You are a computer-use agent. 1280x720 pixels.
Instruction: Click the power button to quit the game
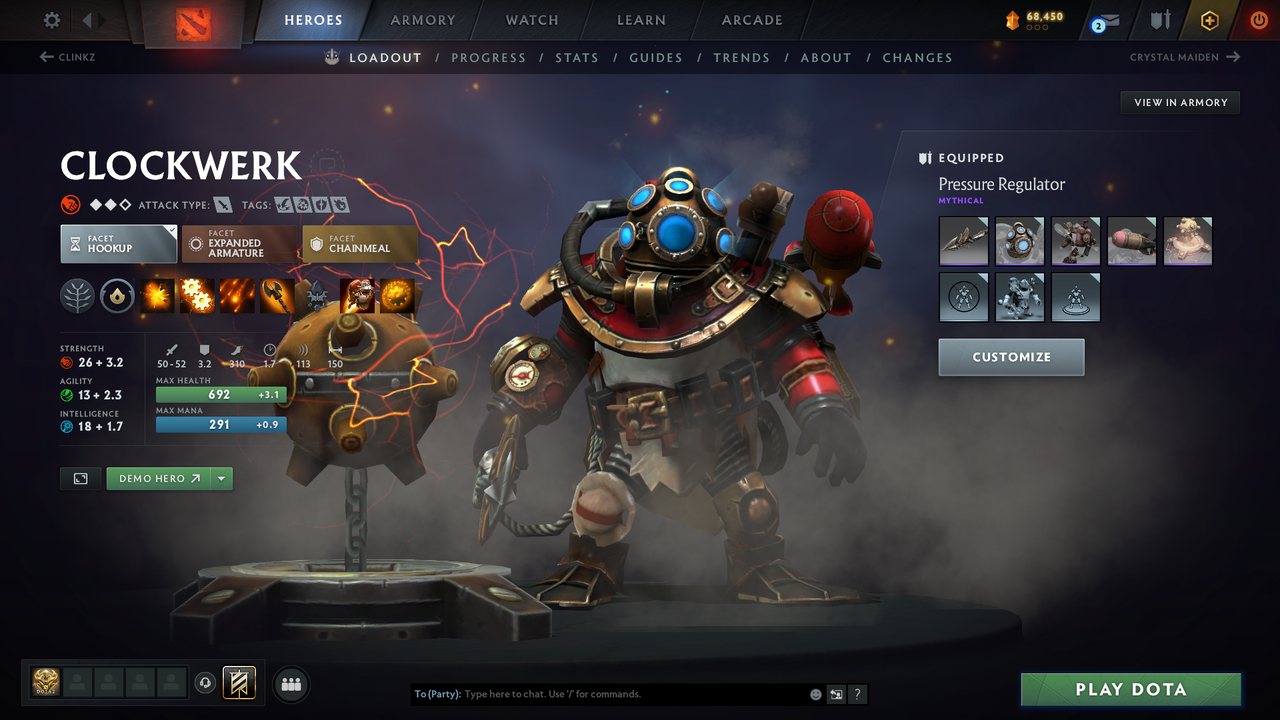(x=1257, y=20)
